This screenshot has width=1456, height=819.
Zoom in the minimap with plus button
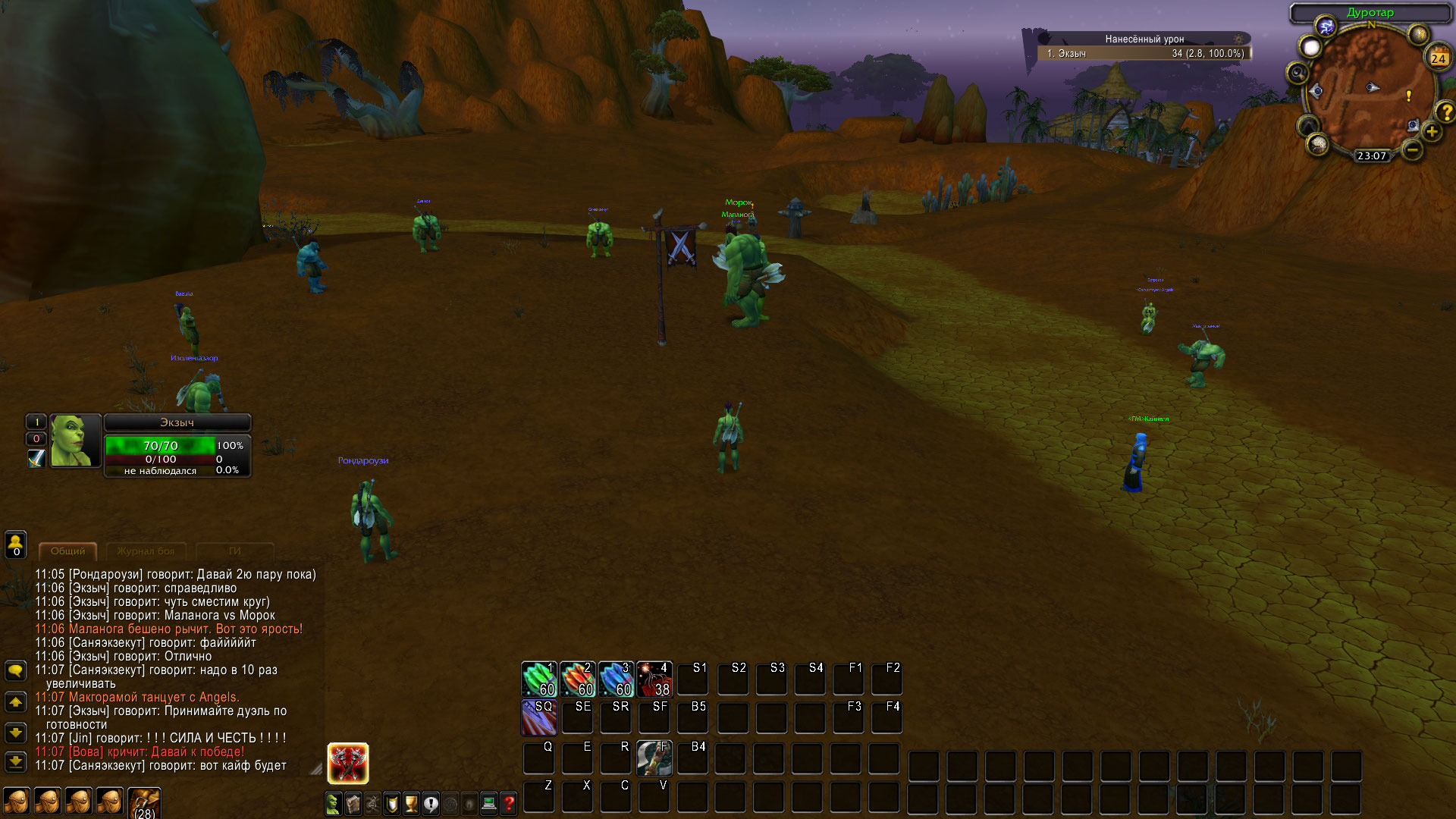1432,132
